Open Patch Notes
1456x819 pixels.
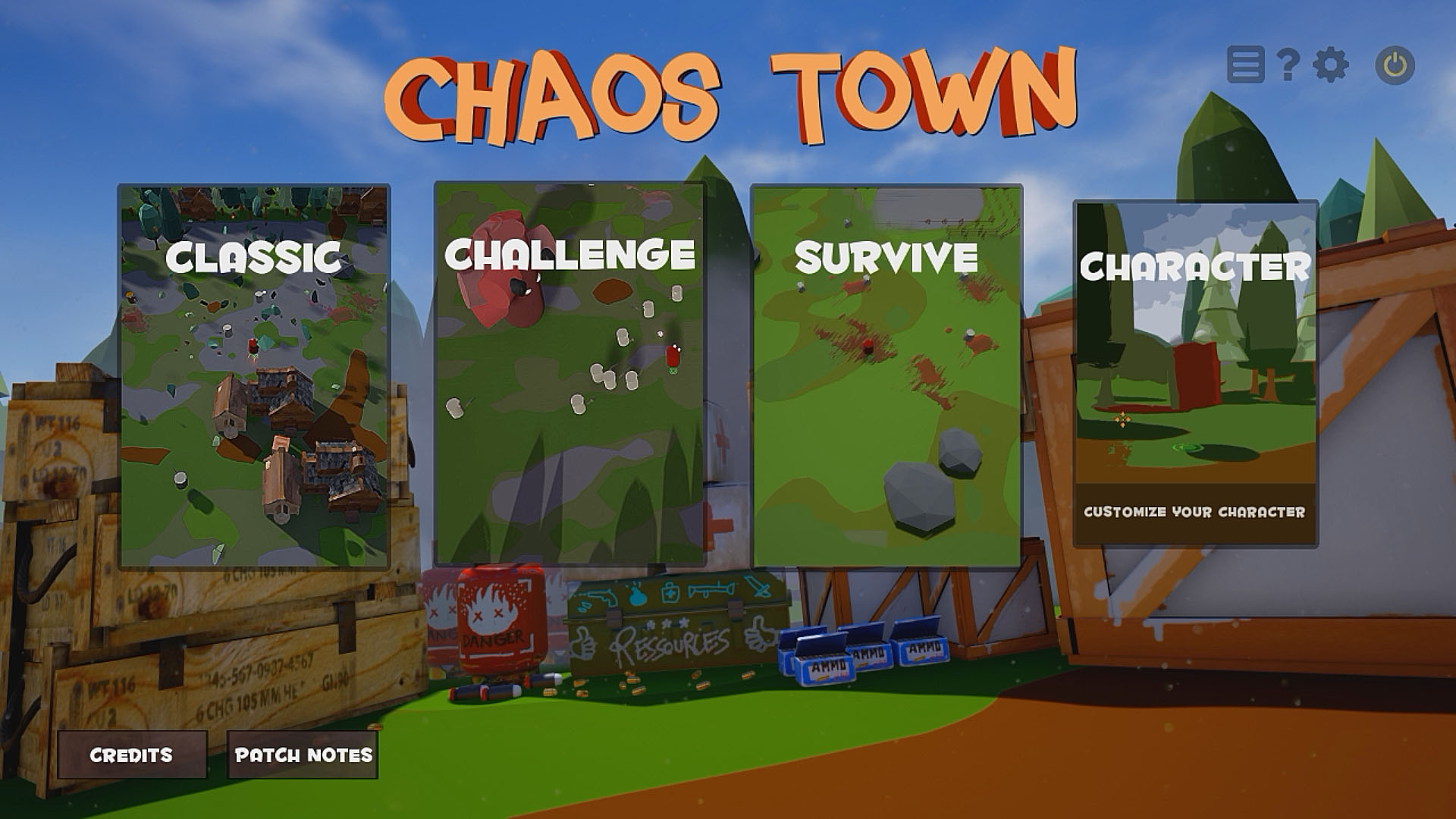tap(303, 755)
